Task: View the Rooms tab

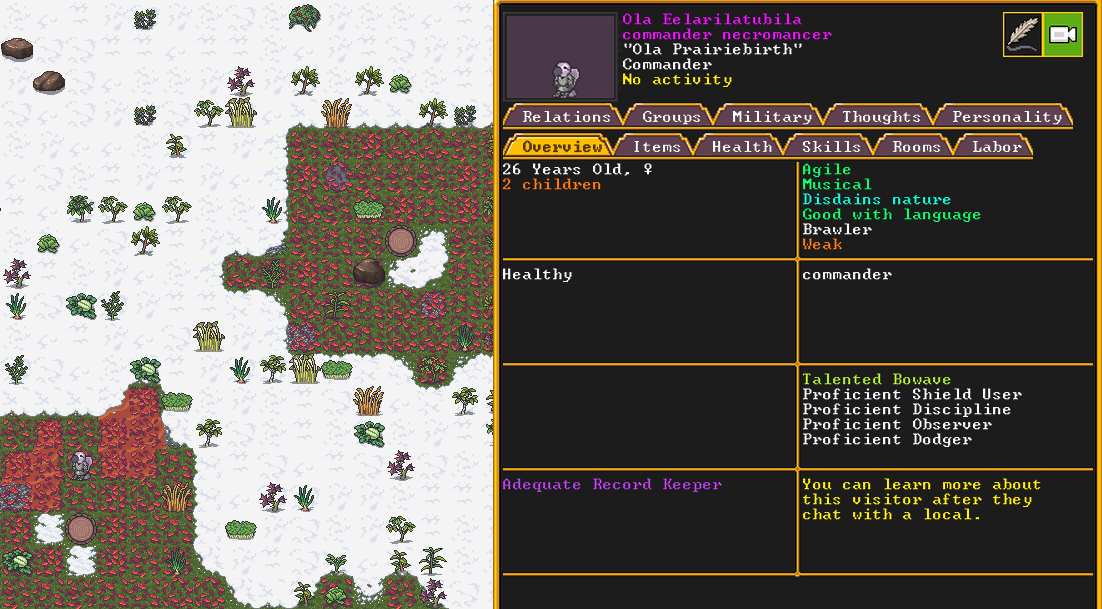Action: pos(916,147)
